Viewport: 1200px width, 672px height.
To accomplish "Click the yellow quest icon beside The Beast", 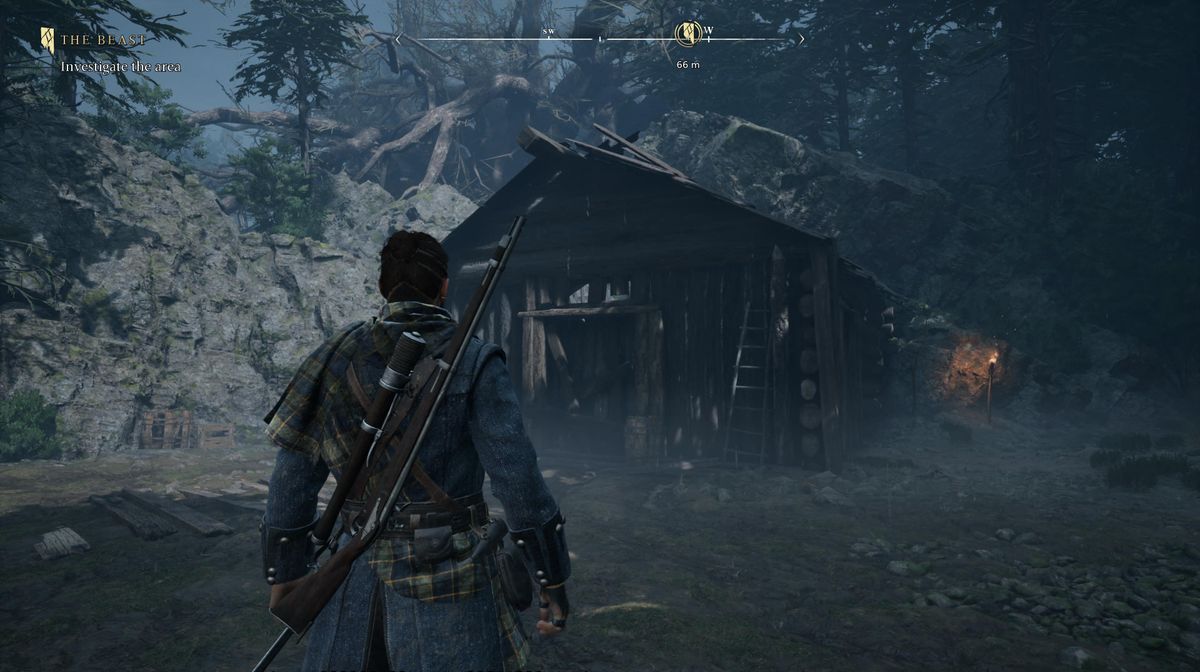I will pyautogui.click(x=47, y=40).
